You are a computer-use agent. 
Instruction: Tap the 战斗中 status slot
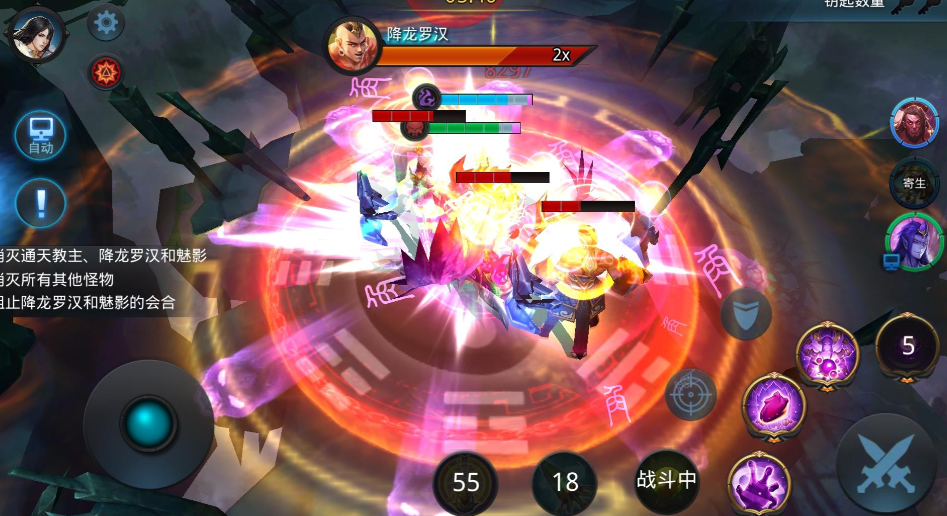pos(666,479)
